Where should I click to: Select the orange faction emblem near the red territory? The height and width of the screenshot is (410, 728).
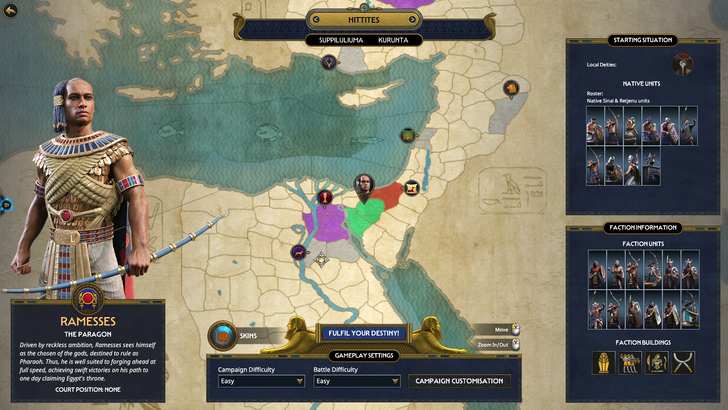pos(411,186)
